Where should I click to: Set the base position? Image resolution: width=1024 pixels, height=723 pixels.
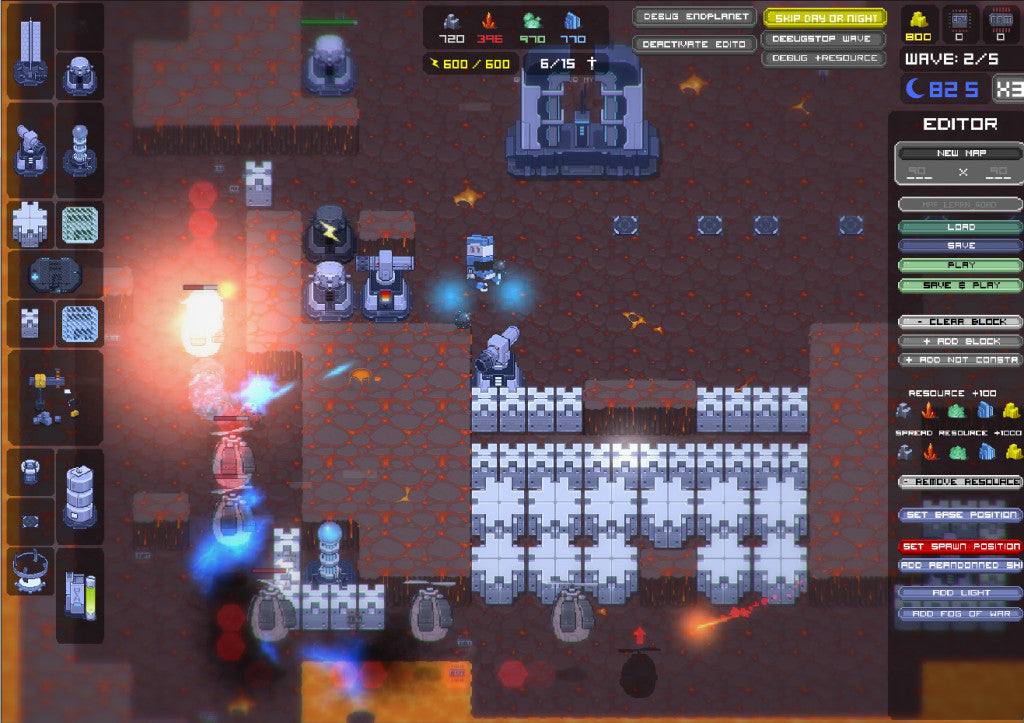[x=959, y=515]
